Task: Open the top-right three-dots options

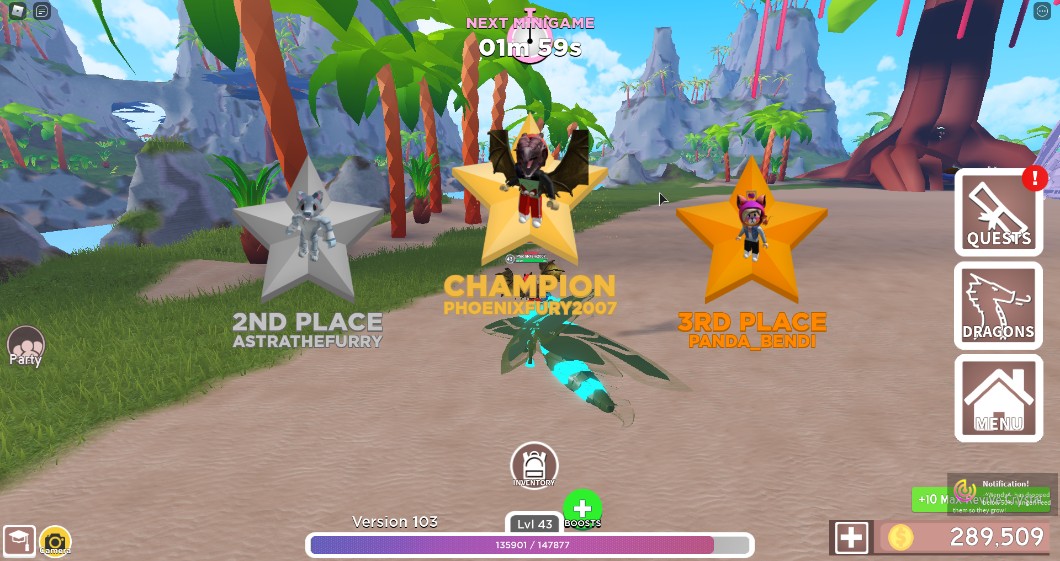Action: tap(1043, 12)
